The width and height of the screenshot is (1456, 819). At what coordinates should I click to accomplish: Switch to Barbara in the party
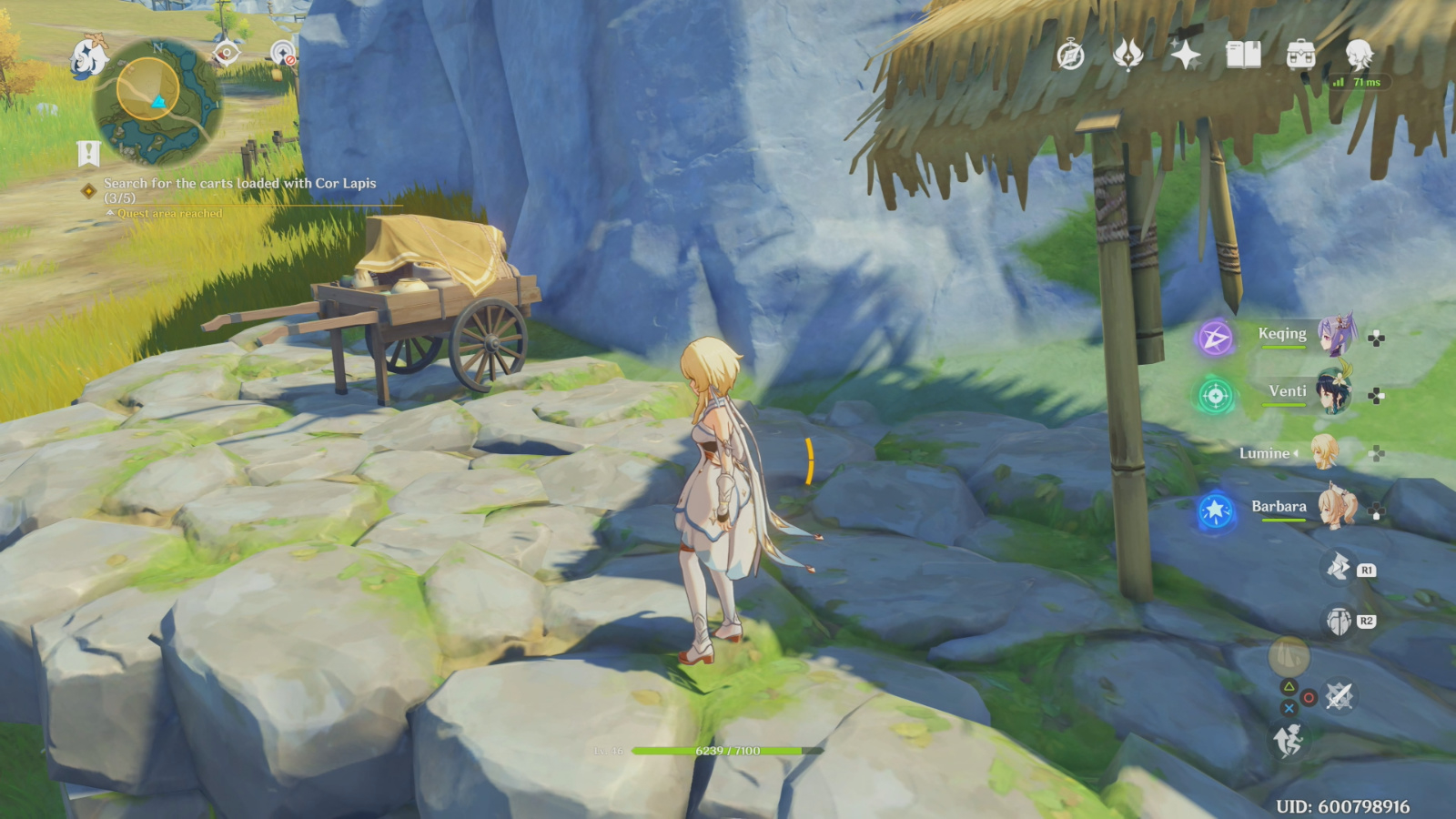1336,508
